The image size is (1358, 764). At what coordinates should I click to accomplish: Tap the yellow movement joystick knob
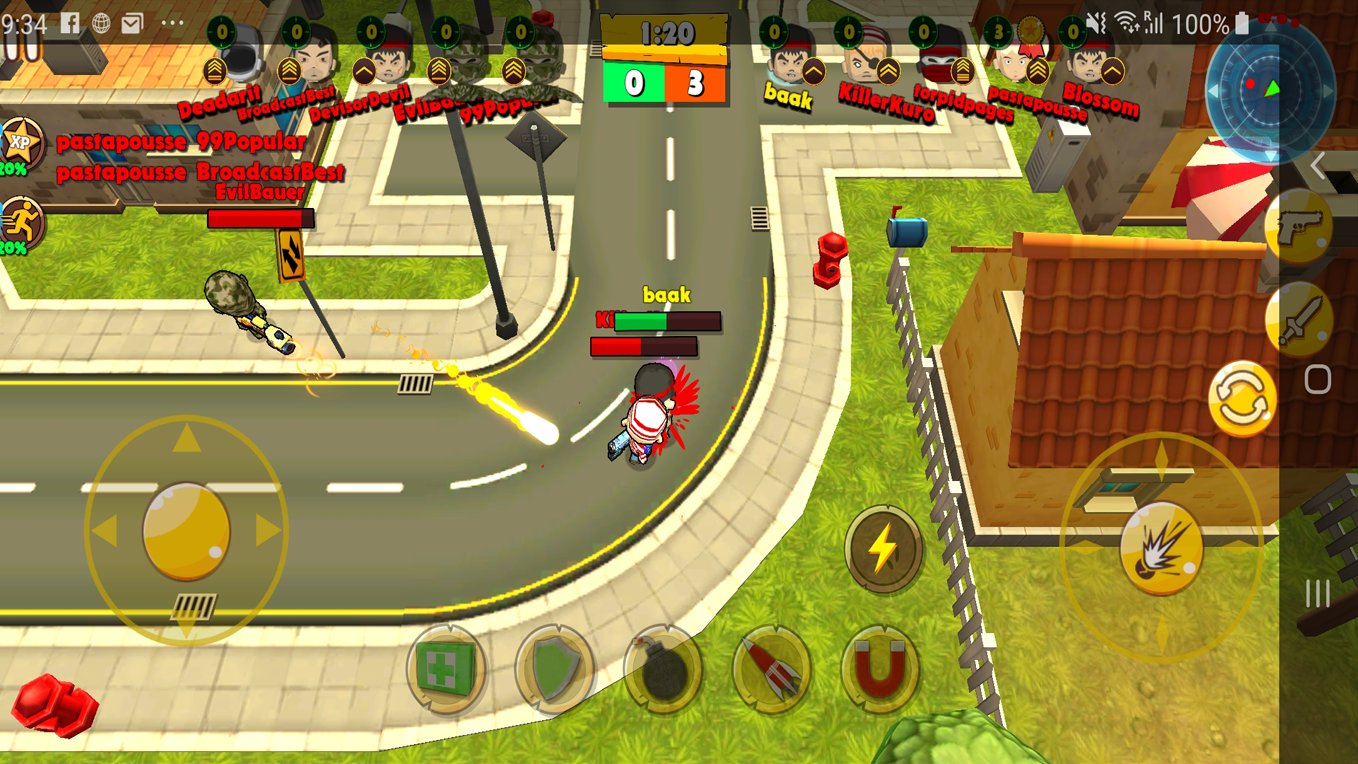(186, 531)
